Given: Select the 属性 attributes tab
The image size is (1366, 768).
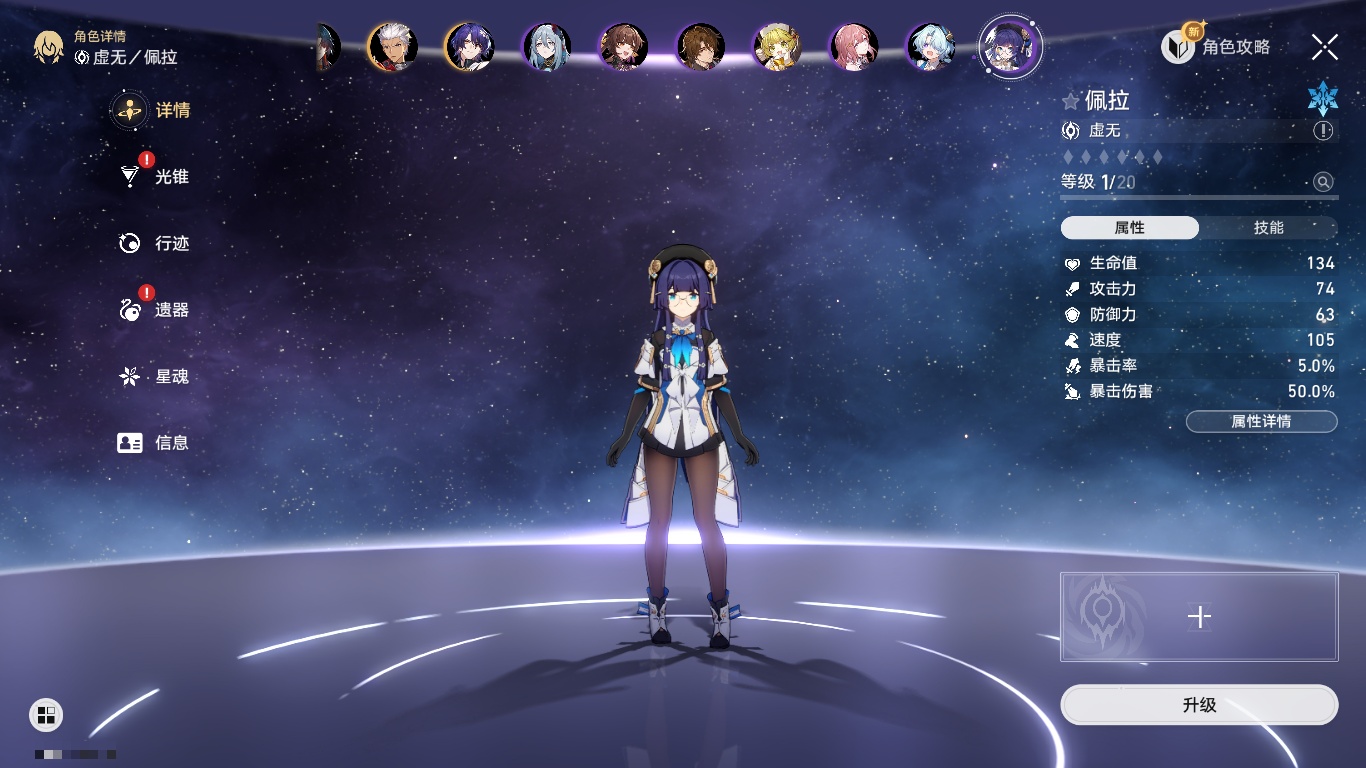Looking at the screenshot, I should [x=1130, y=228].
